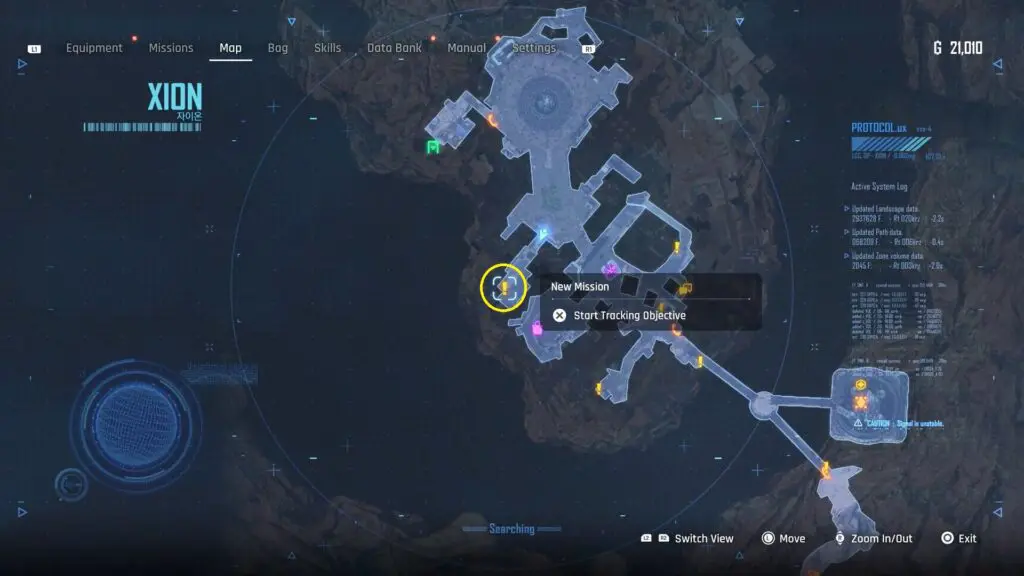This screenshot has width=1024, height=576.
Task: Switch to the Equipment tab
Action: coord(94,48)
